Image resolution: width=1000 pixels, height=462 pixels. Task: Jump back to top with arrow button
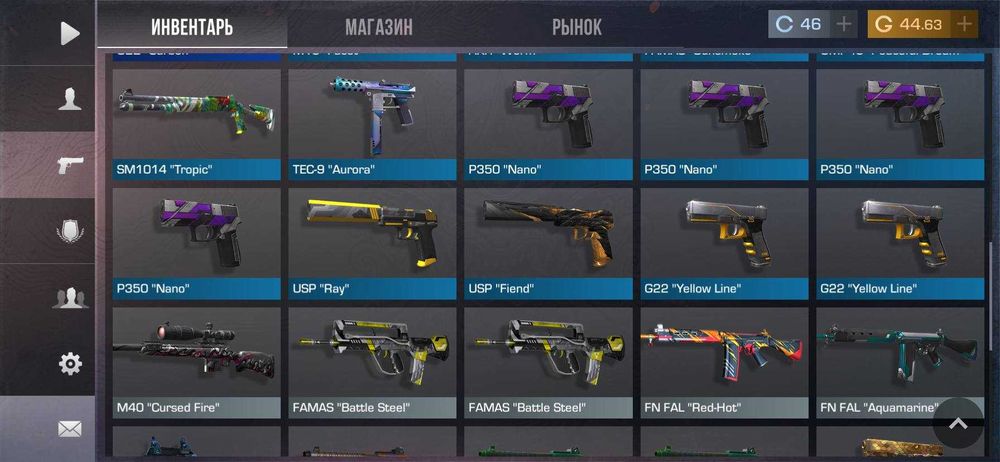point(958,424)
